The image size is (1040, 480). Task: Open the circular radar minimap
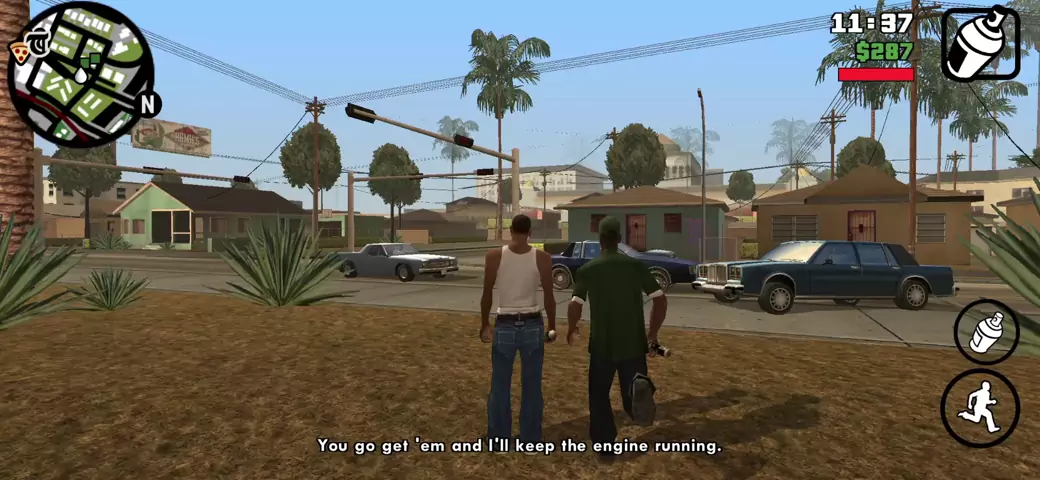pos(80,75)
